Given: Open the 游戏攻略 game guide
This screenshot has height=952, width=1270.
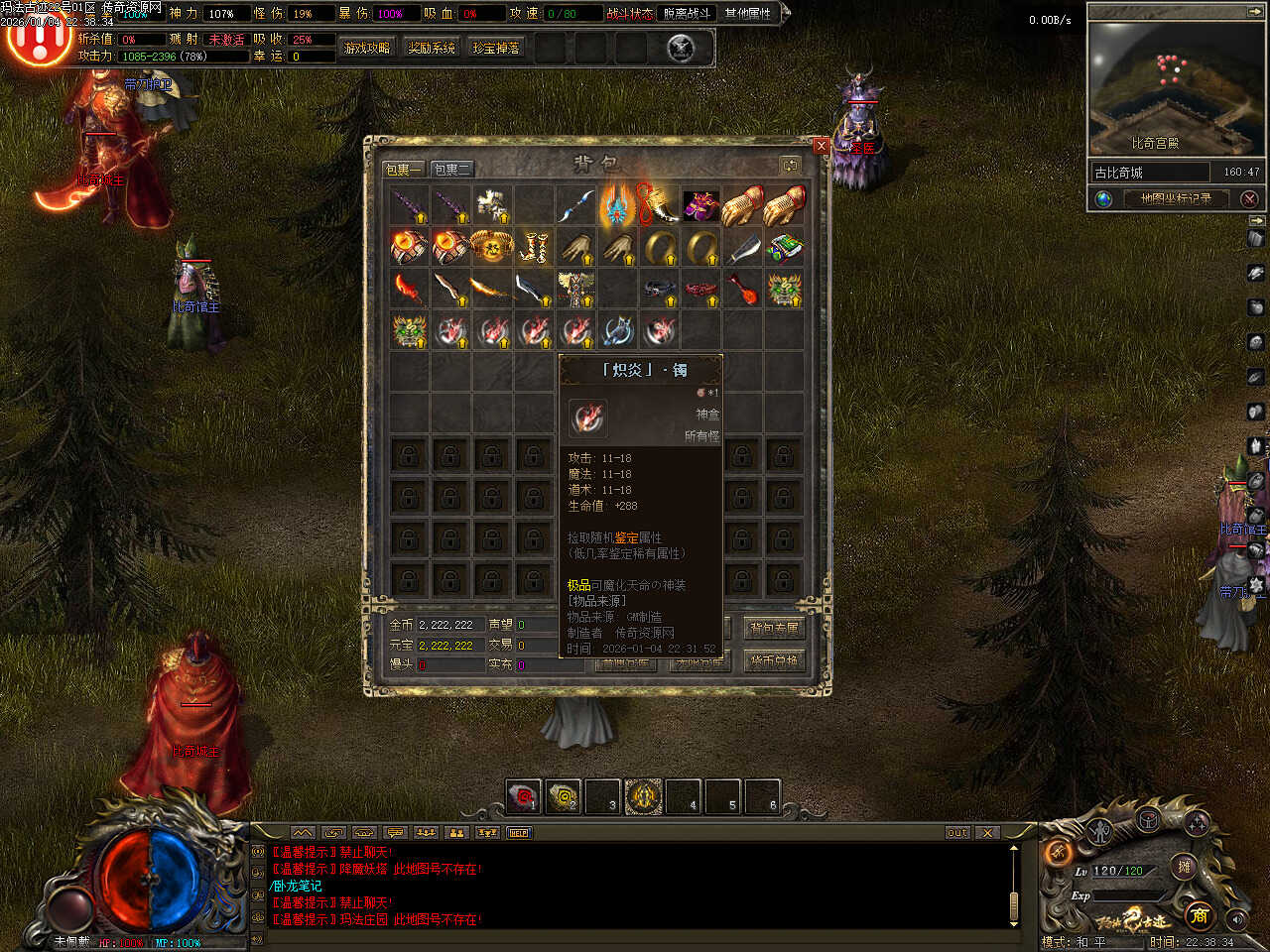Looking at the screenshot, I should [367, 48].
